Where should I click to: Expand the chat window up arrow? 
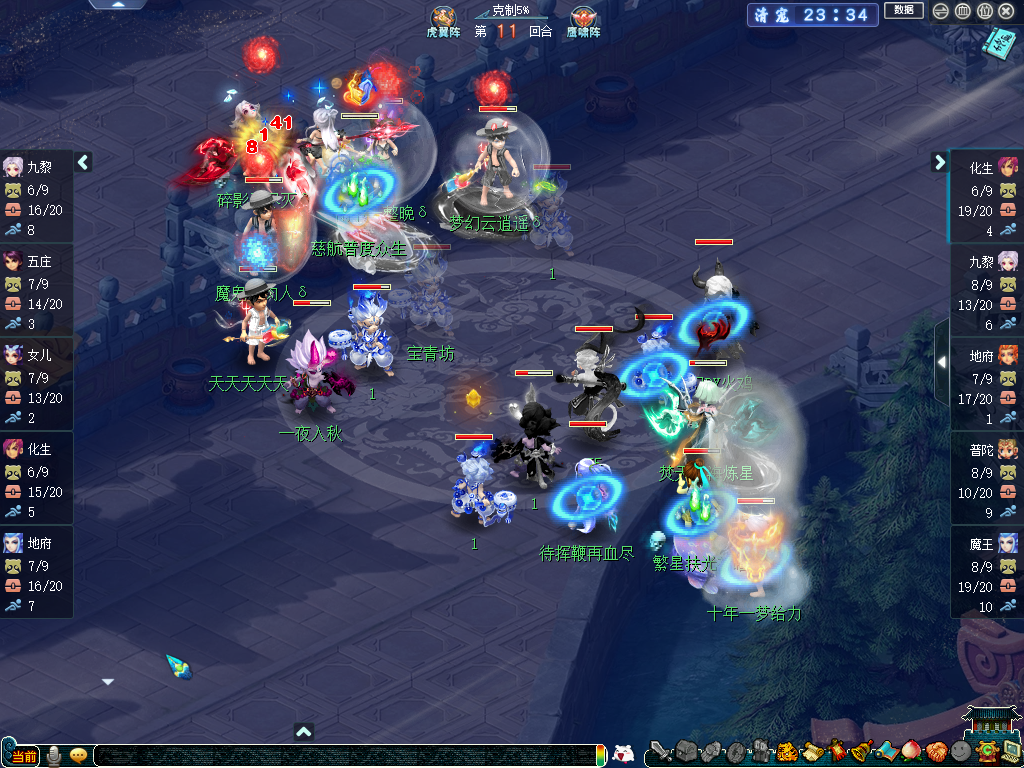[x=305, y=731]
